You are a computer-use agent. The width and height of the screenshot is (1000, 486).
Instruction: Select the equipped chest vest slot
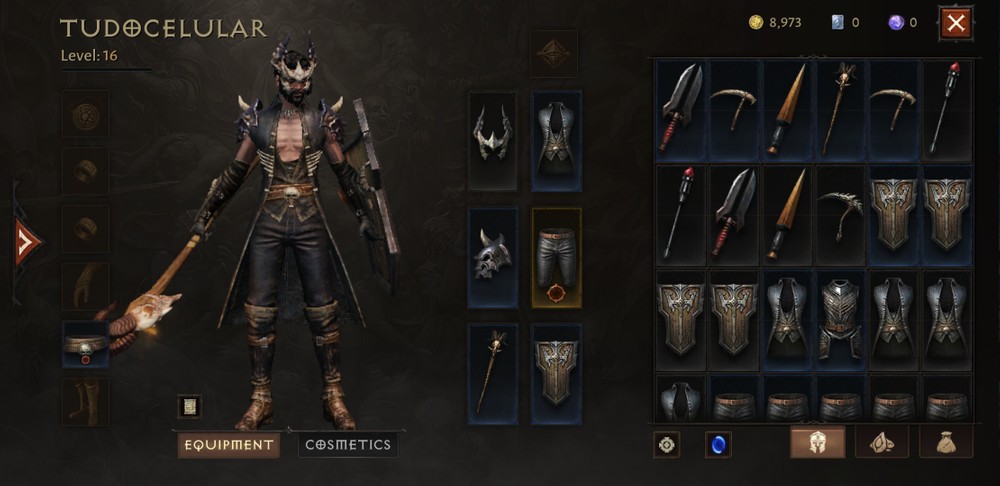[x=556, y=141]
